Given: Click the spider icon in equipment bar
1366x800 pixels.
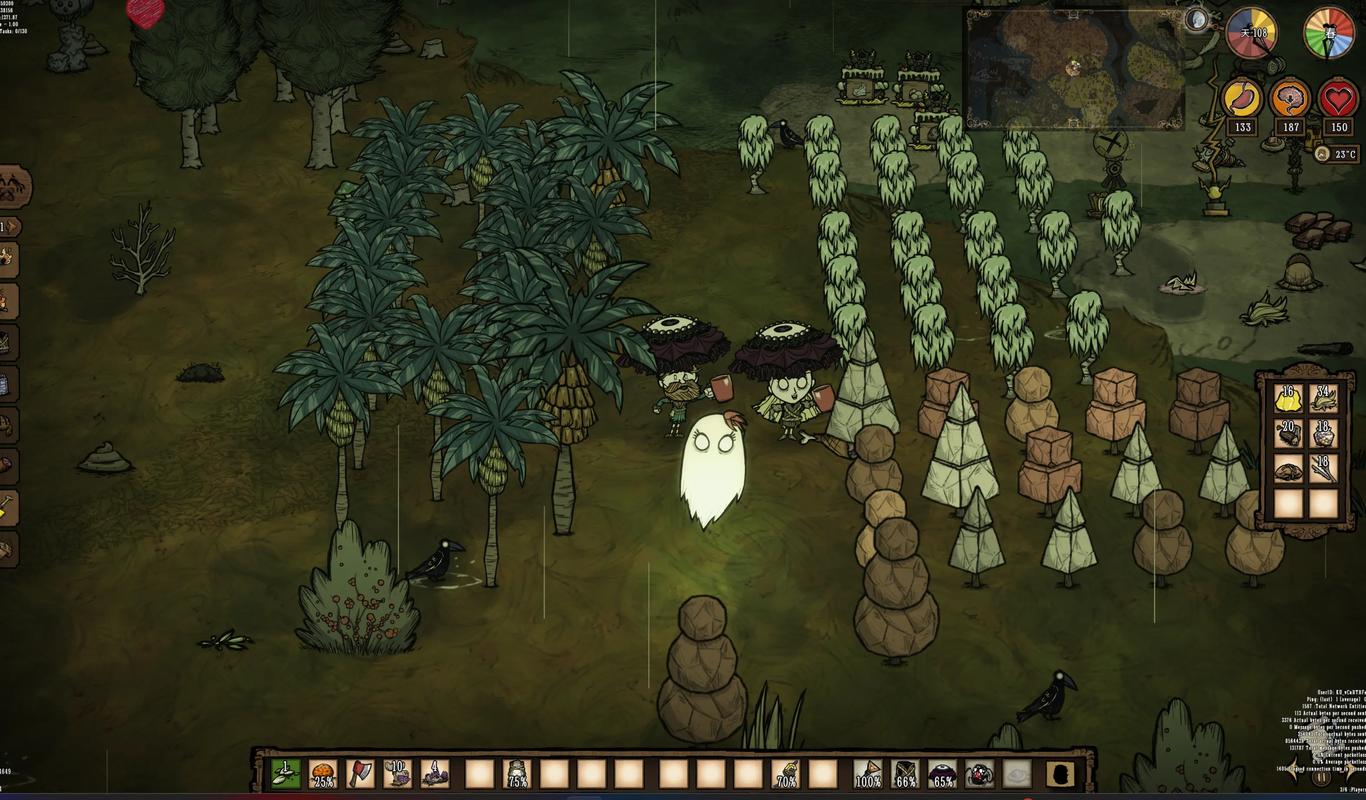Looking at the screenshot, I should [980, 774].
